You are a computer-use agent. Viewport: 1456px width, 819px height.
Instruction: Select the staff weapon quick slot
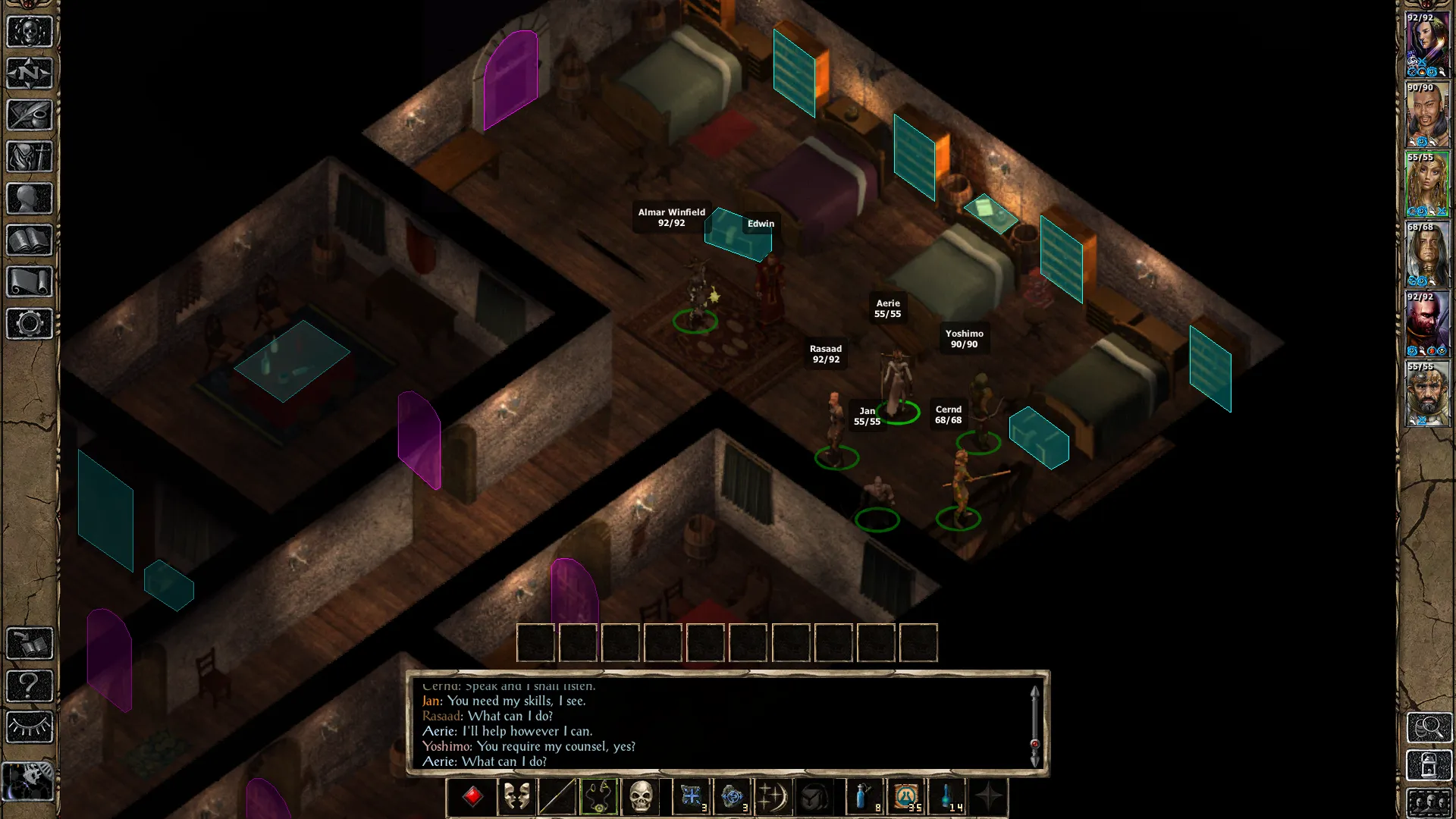[x=557, y=796]
